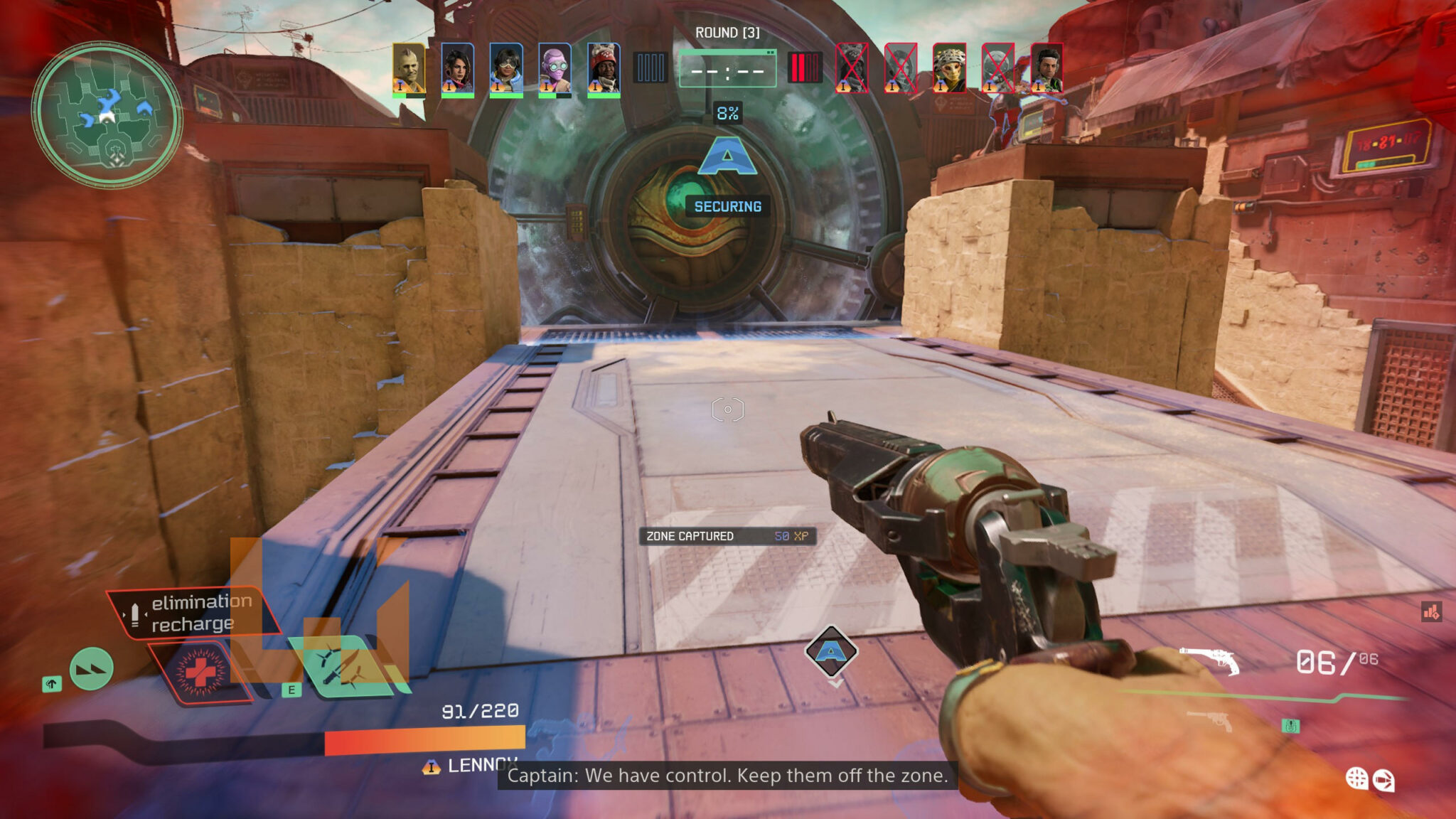The image size is (1456, 819).
Task: Click the blue team round score pips
Action: (650, 68)
